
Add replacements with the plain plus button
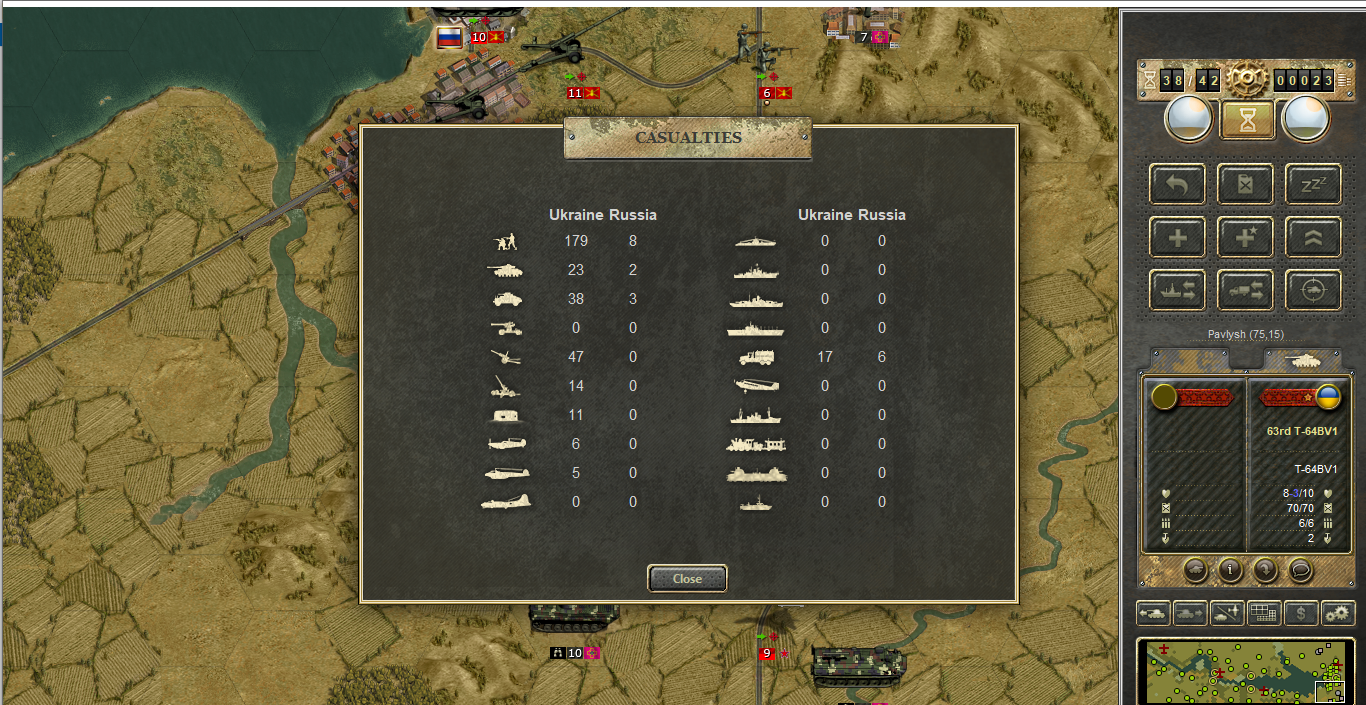click(x=1177, y=238)
